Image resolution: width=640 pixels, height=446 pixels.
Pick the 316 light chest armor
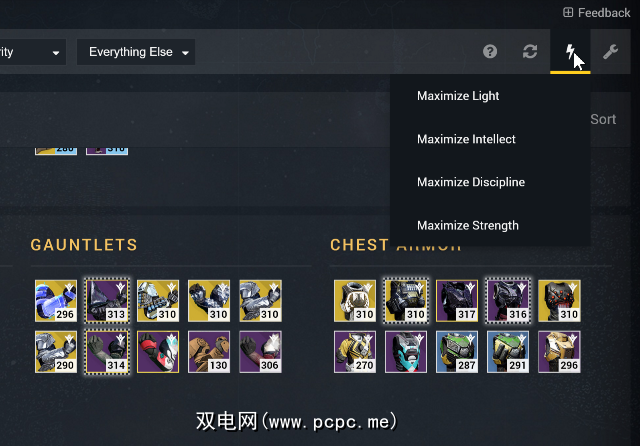pos(508,300)
